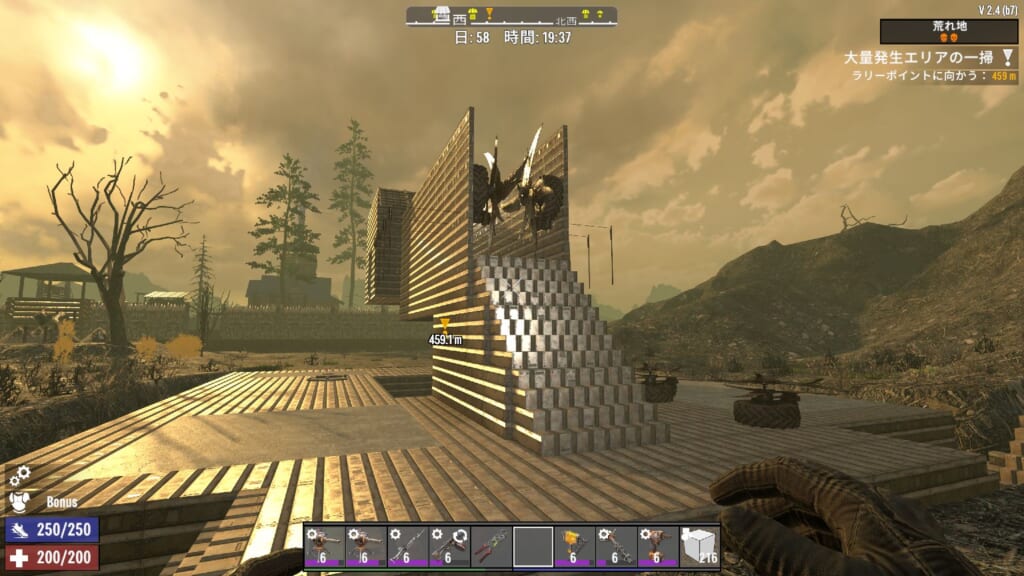This screenshot has width=1024, height=576.
Task: Select the hotbar weapon with circular arrows badge
Action: [x=449, y=546]
